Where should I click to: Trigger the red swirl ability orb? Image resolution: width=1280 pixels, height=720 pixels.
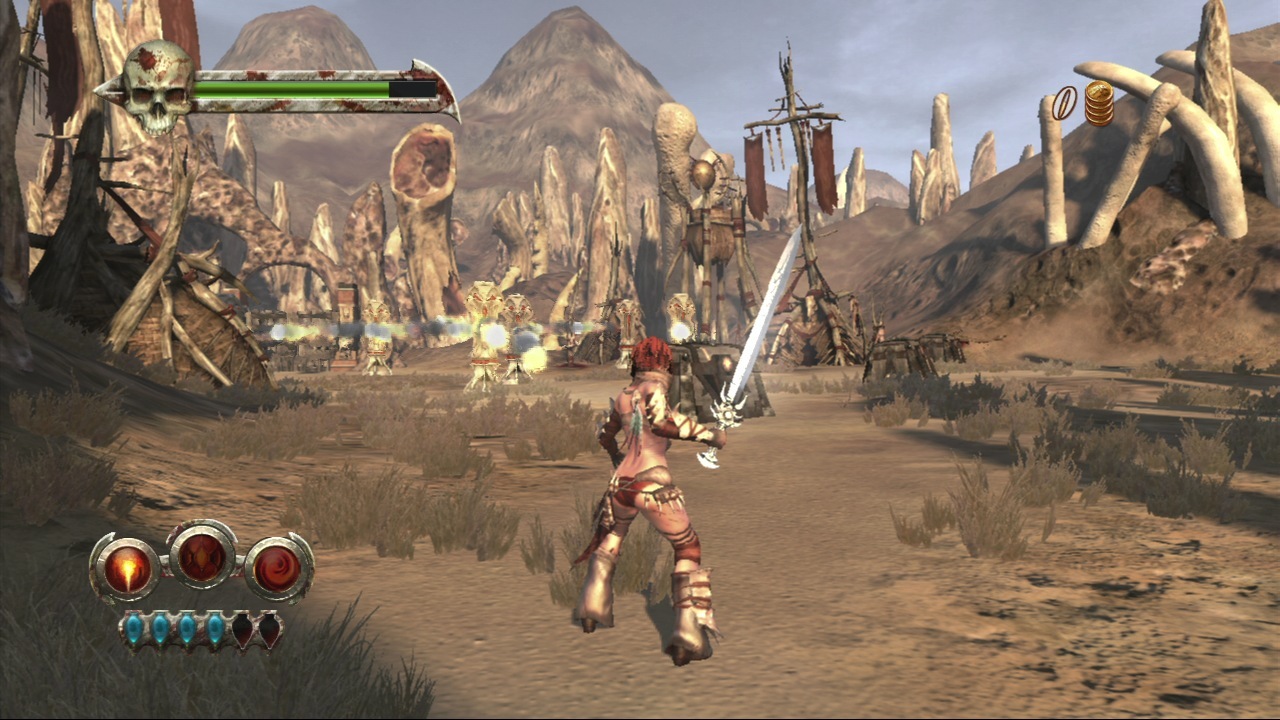[278, 569]
